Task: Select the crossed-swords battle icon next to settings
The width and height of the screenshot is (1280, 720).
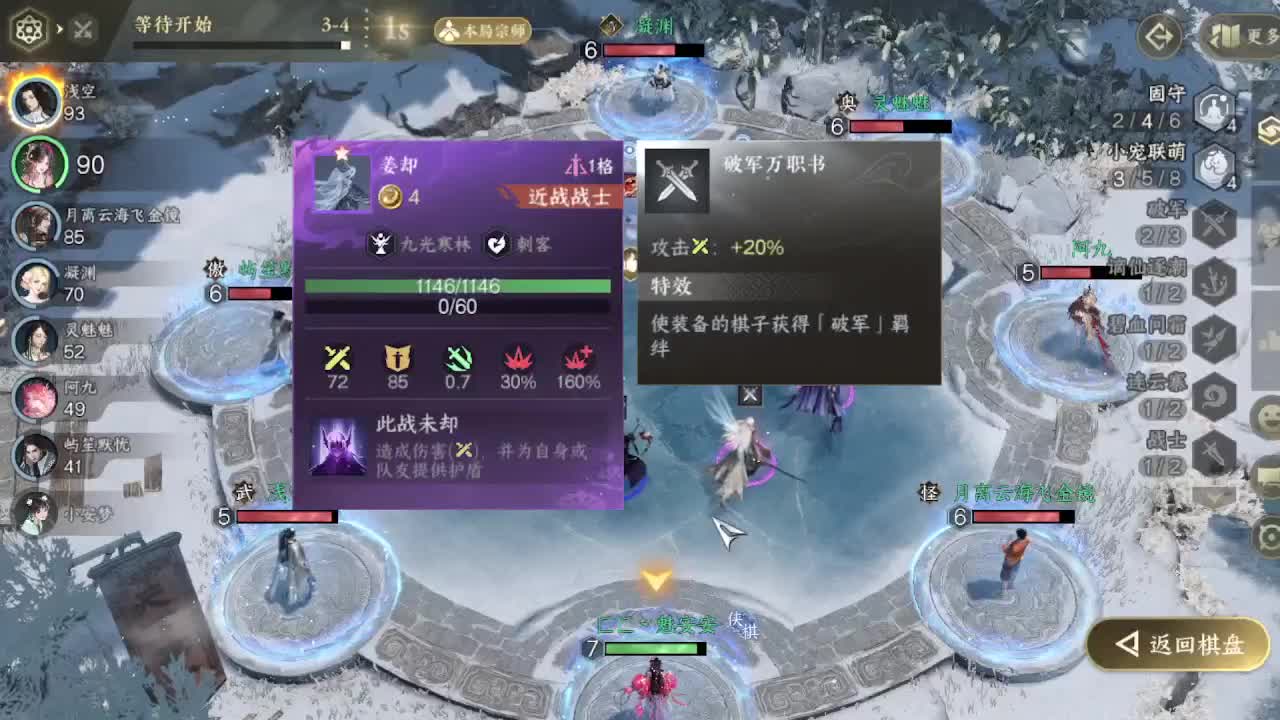Action: pos(82,28)
